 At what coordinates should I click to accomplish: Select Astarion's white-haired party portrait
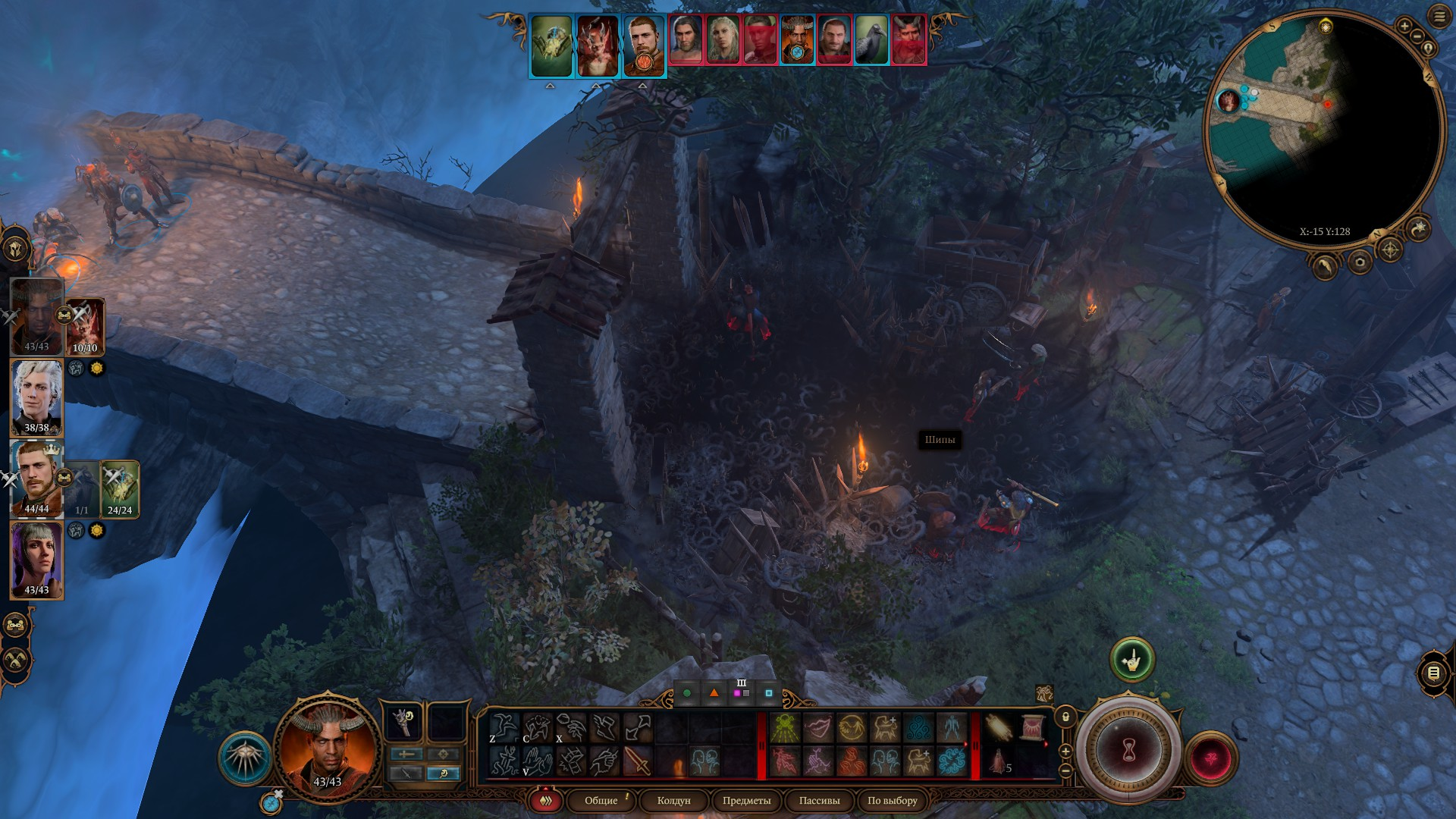(36, 398)
